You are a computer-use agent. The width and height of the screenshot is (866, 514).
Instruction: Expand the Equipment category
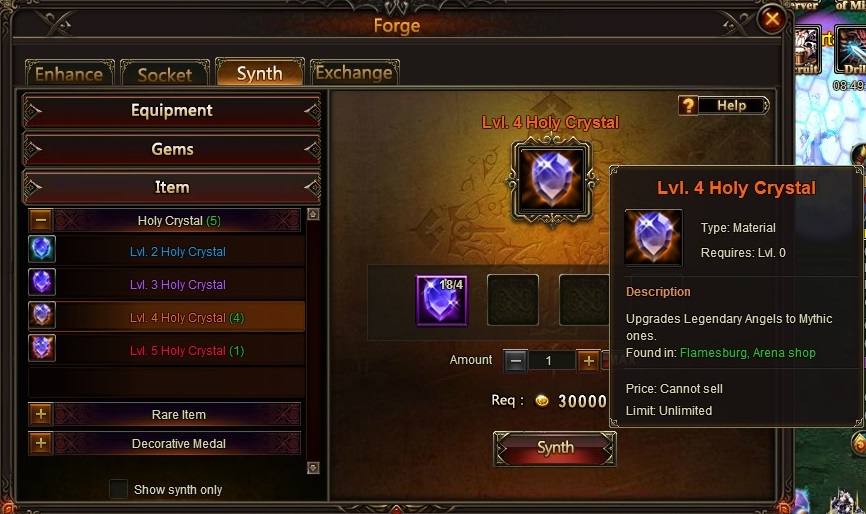[172, 111]
